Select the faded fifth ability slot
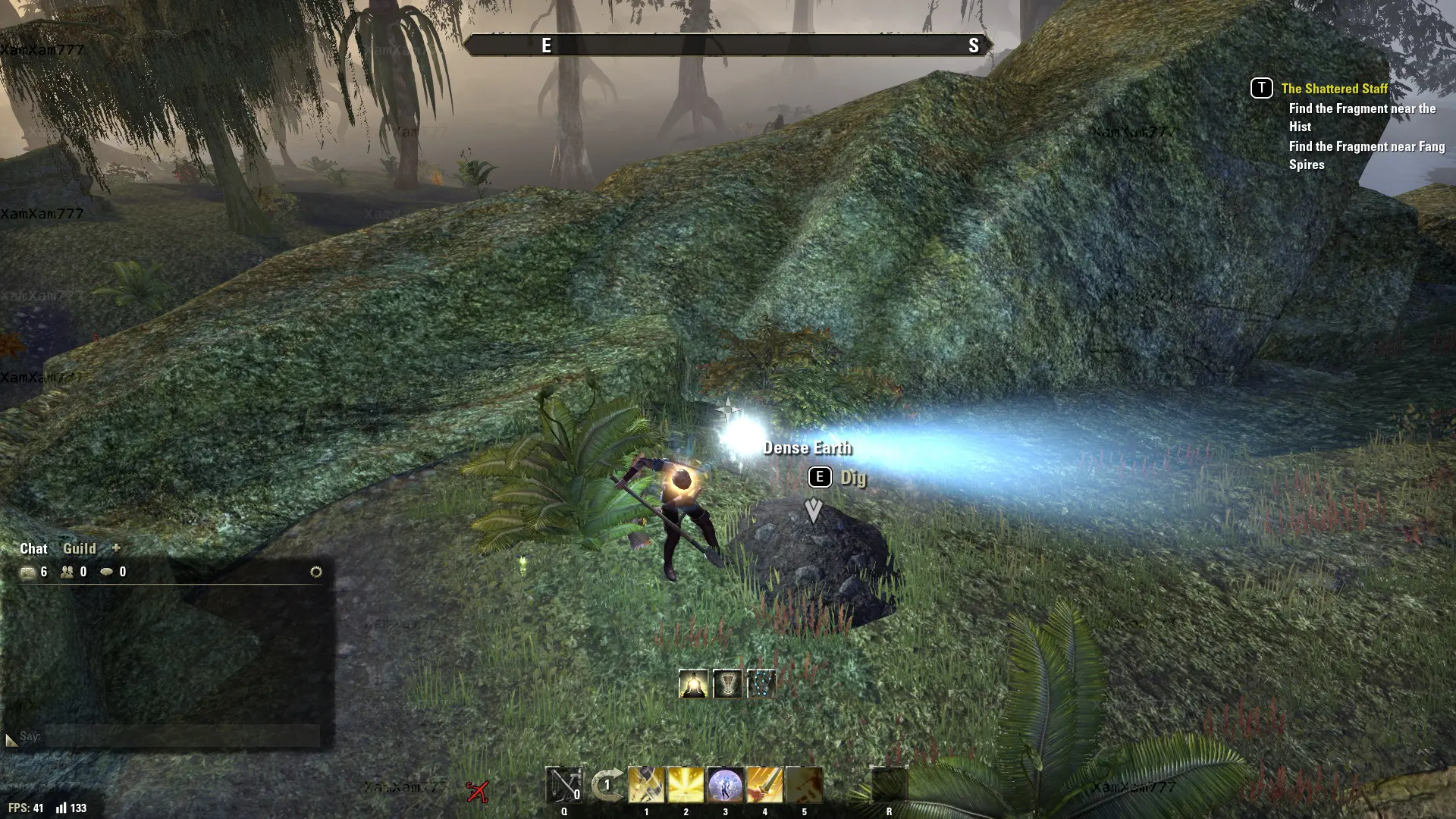This screenshot has width=1456, height=819. [x=804, y=785]
